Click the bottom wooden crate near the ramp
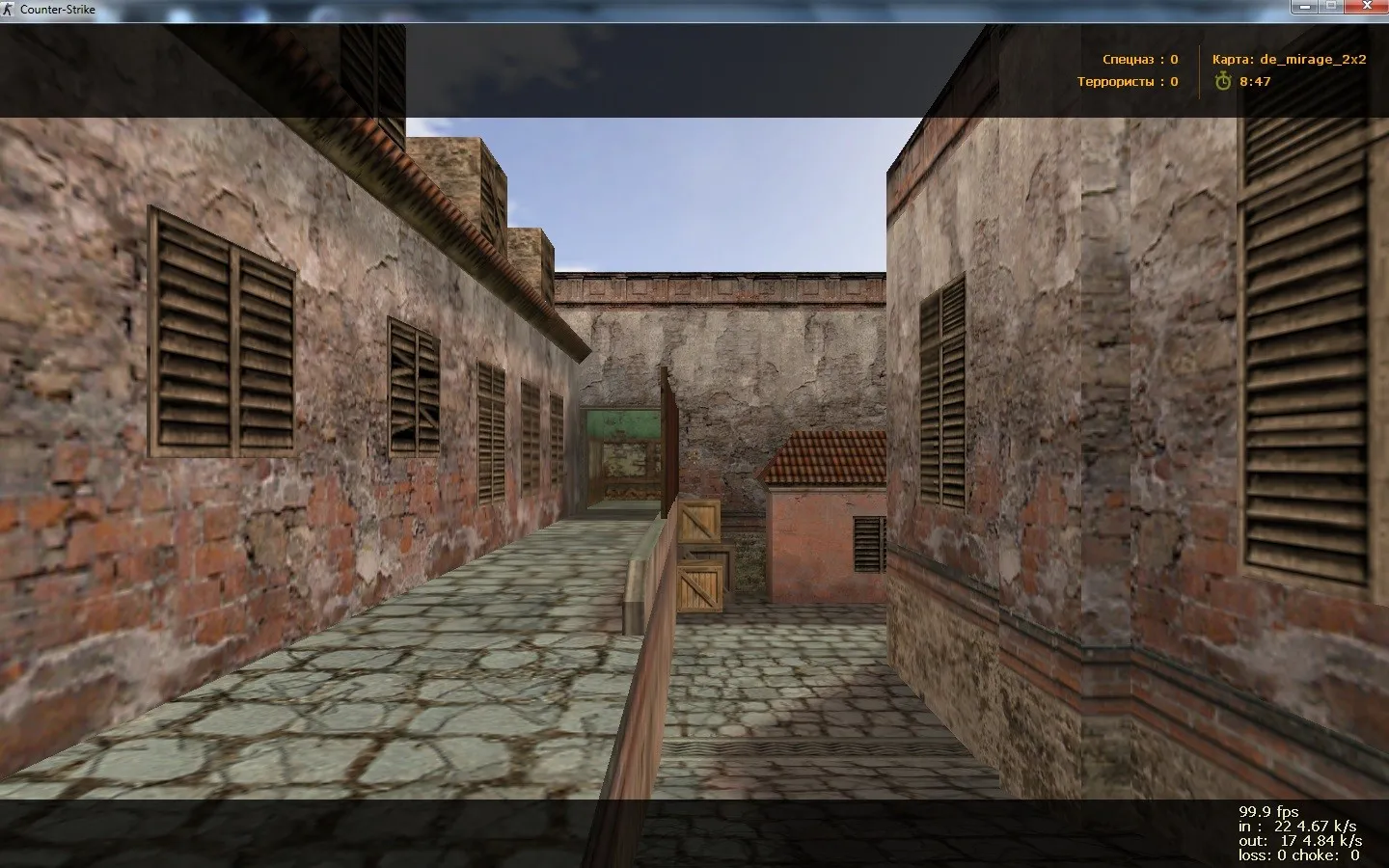1389x868 pixels. [x=699, y=588]
